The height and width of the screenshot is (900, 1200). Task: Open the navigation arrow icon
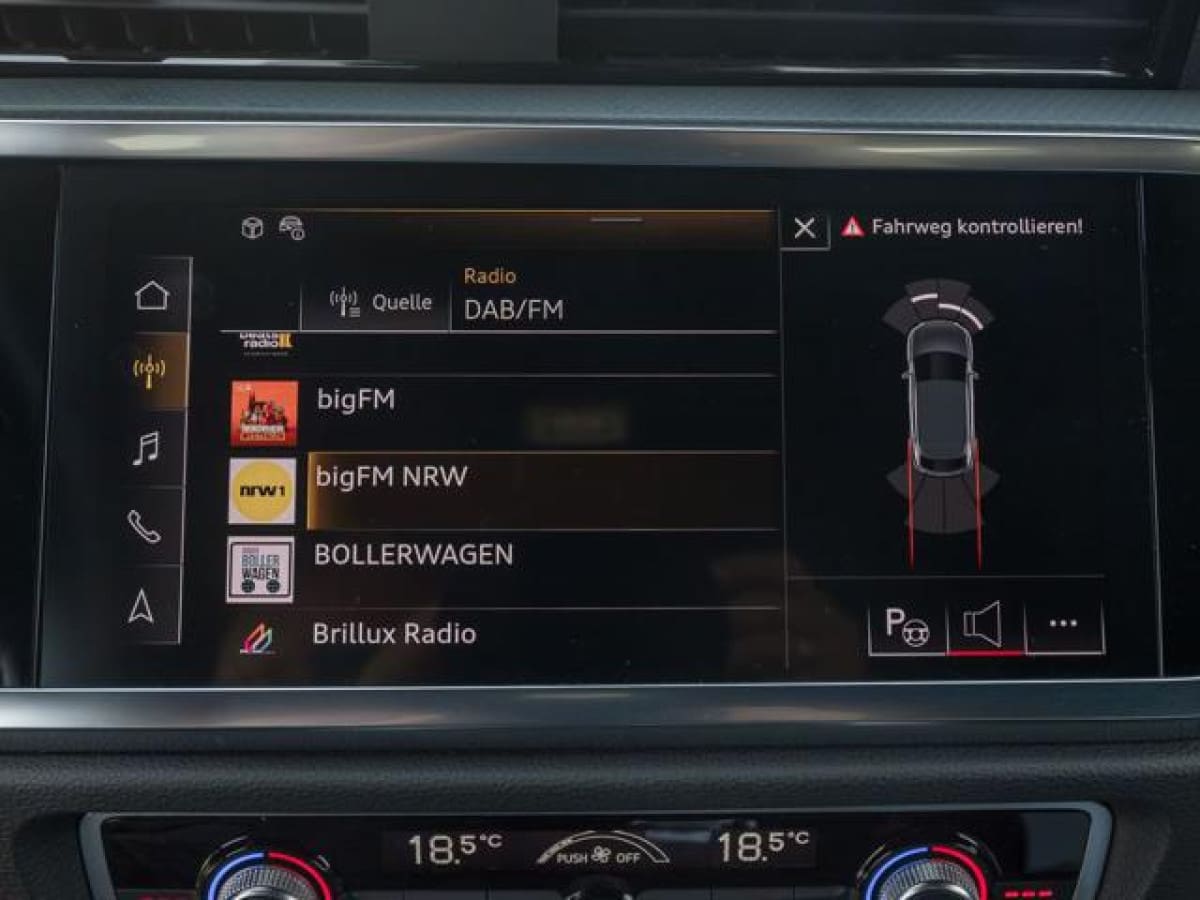[142, 605]
